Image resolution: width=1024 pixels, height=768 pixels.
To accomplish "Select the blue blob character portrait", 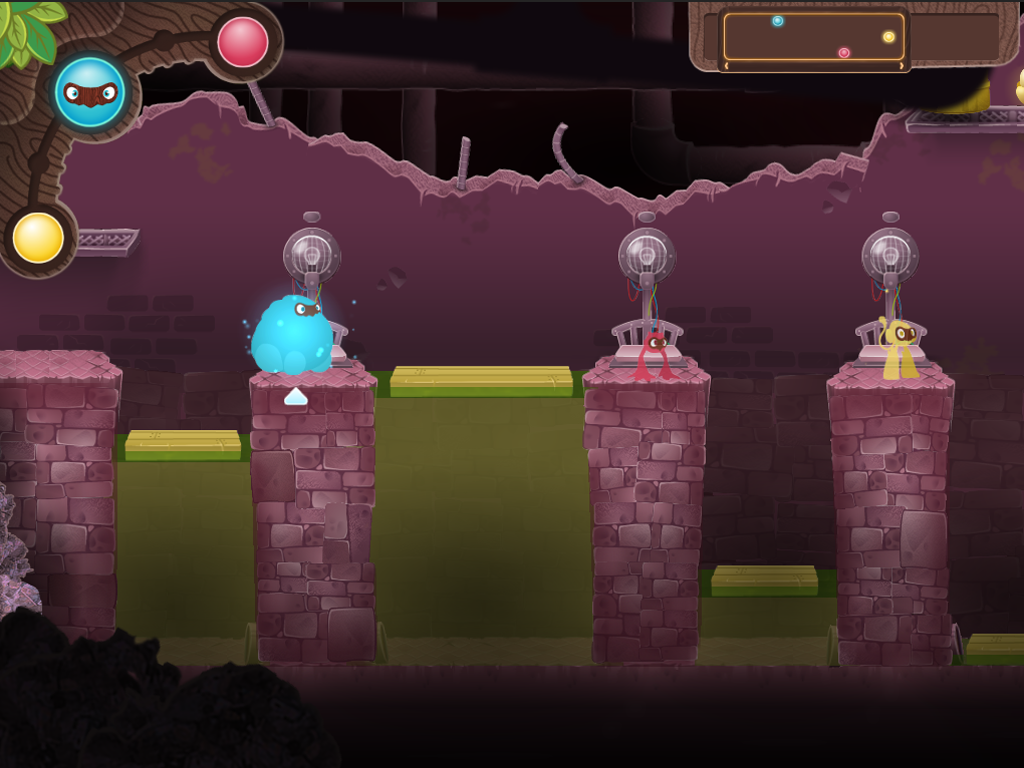I will pyautogui.click(x=90, y=92).
